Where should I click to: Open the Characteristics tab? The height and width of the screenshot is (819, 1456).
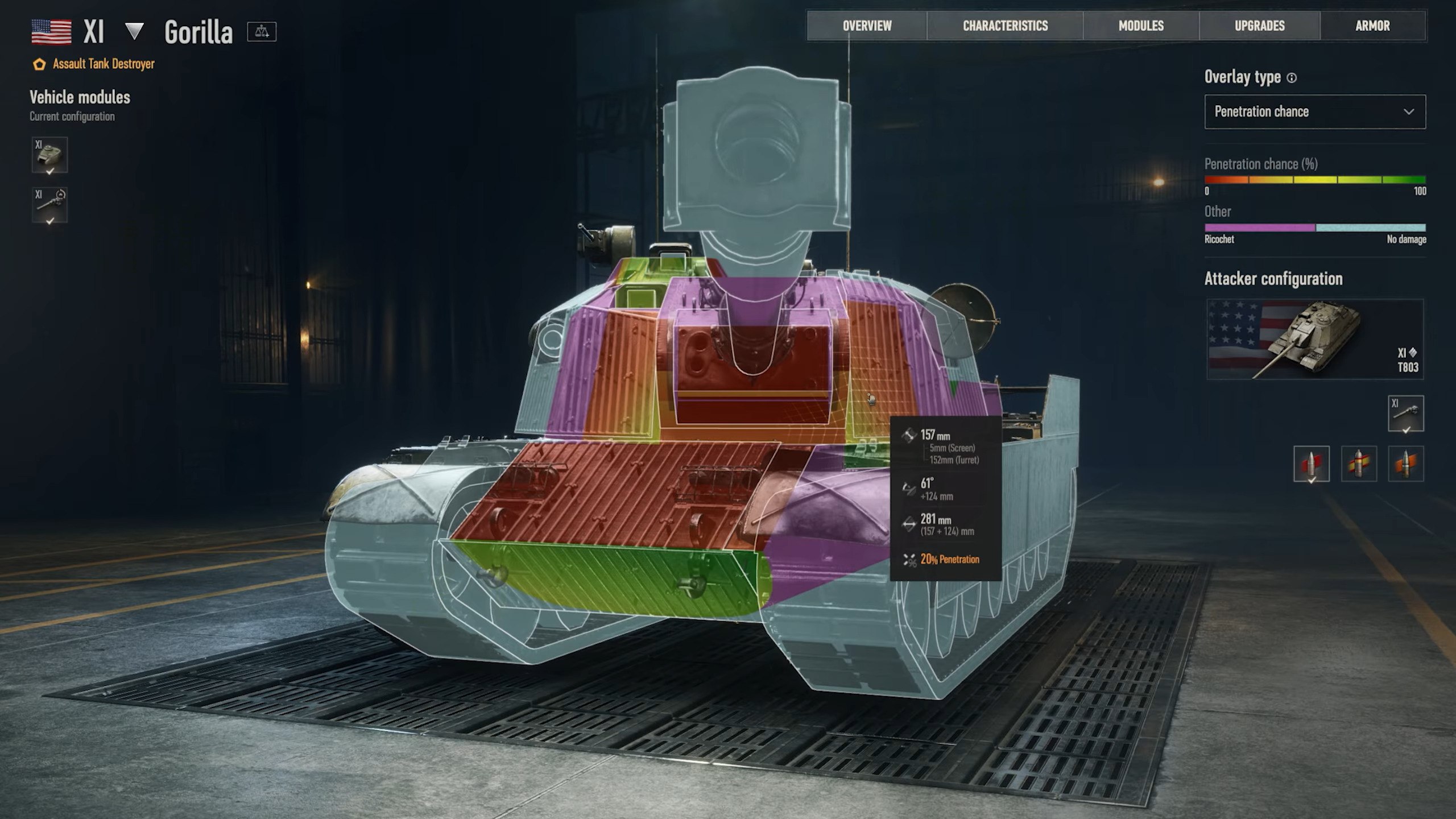click(x=1005, y=26)
